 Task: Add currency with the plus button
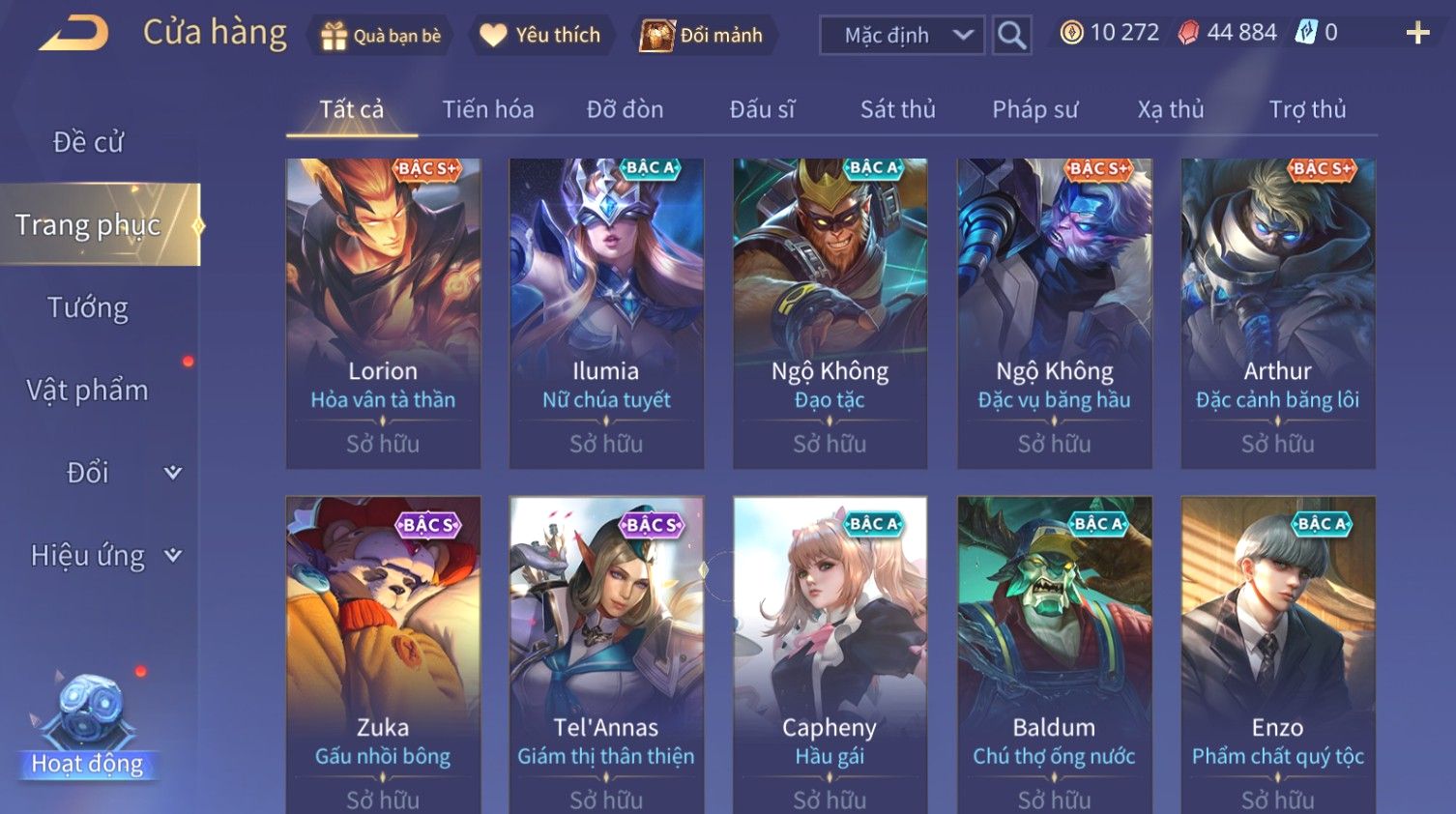[x=1417, y=34]
